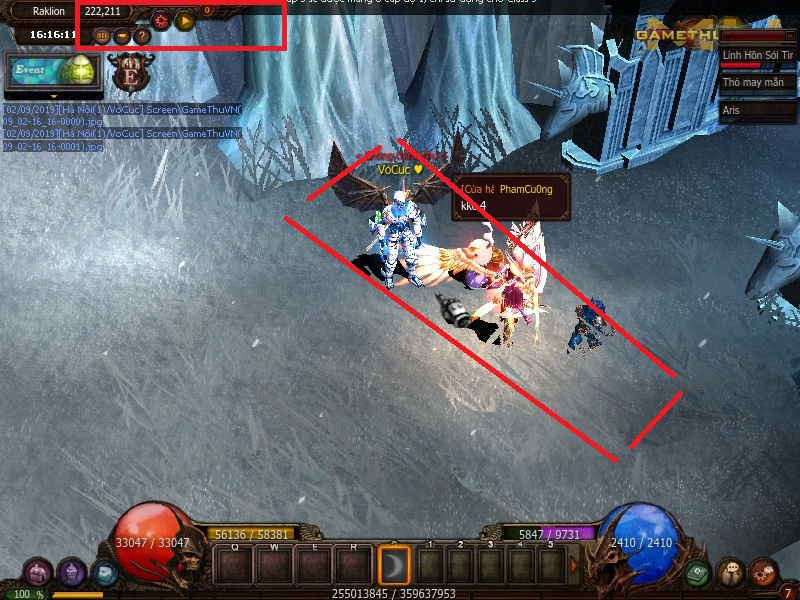800x600 pixels.
Task: Select the crescent moon skill slot
Action: [394, 565]
